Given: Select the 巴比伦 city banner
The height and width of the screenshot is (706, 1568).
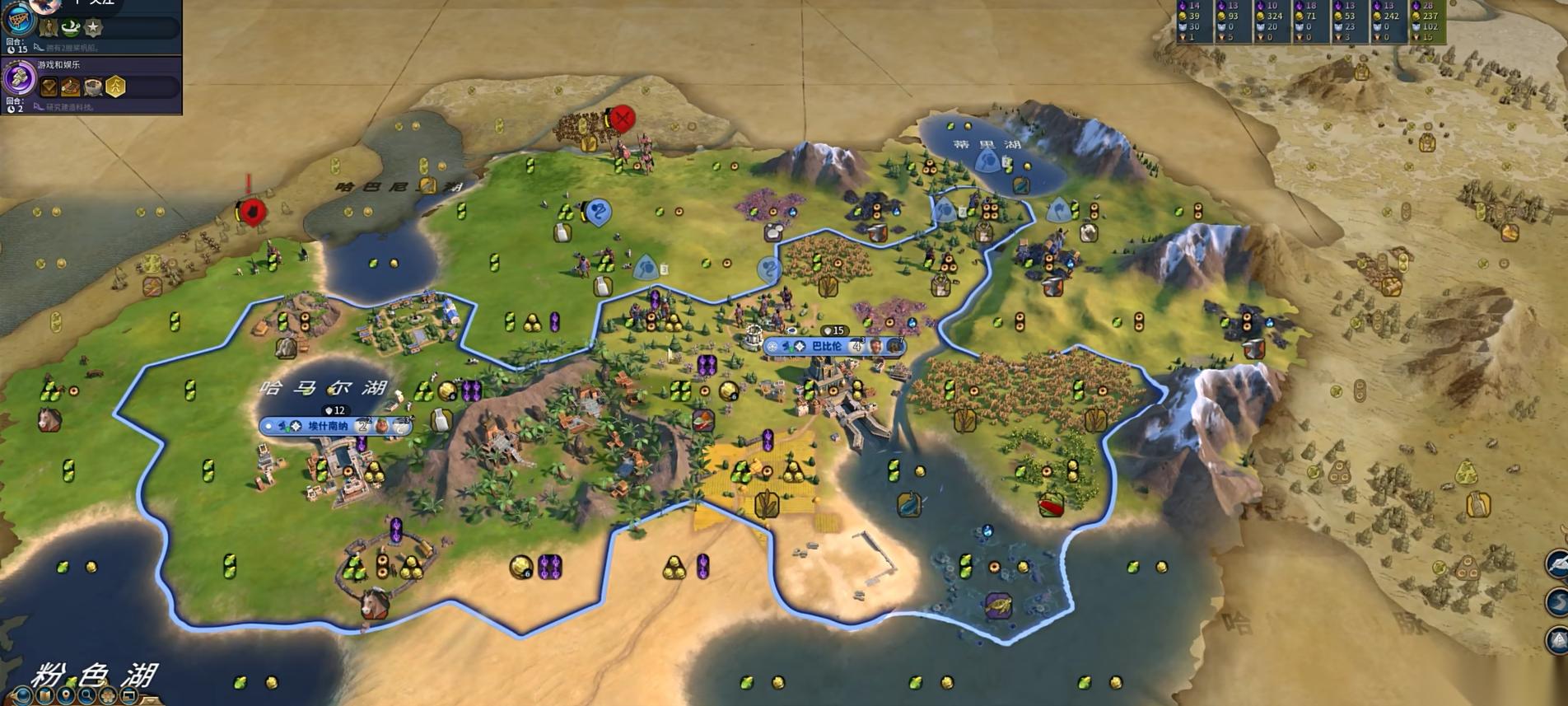Looking at the screenshot, I should pos(827,346).
